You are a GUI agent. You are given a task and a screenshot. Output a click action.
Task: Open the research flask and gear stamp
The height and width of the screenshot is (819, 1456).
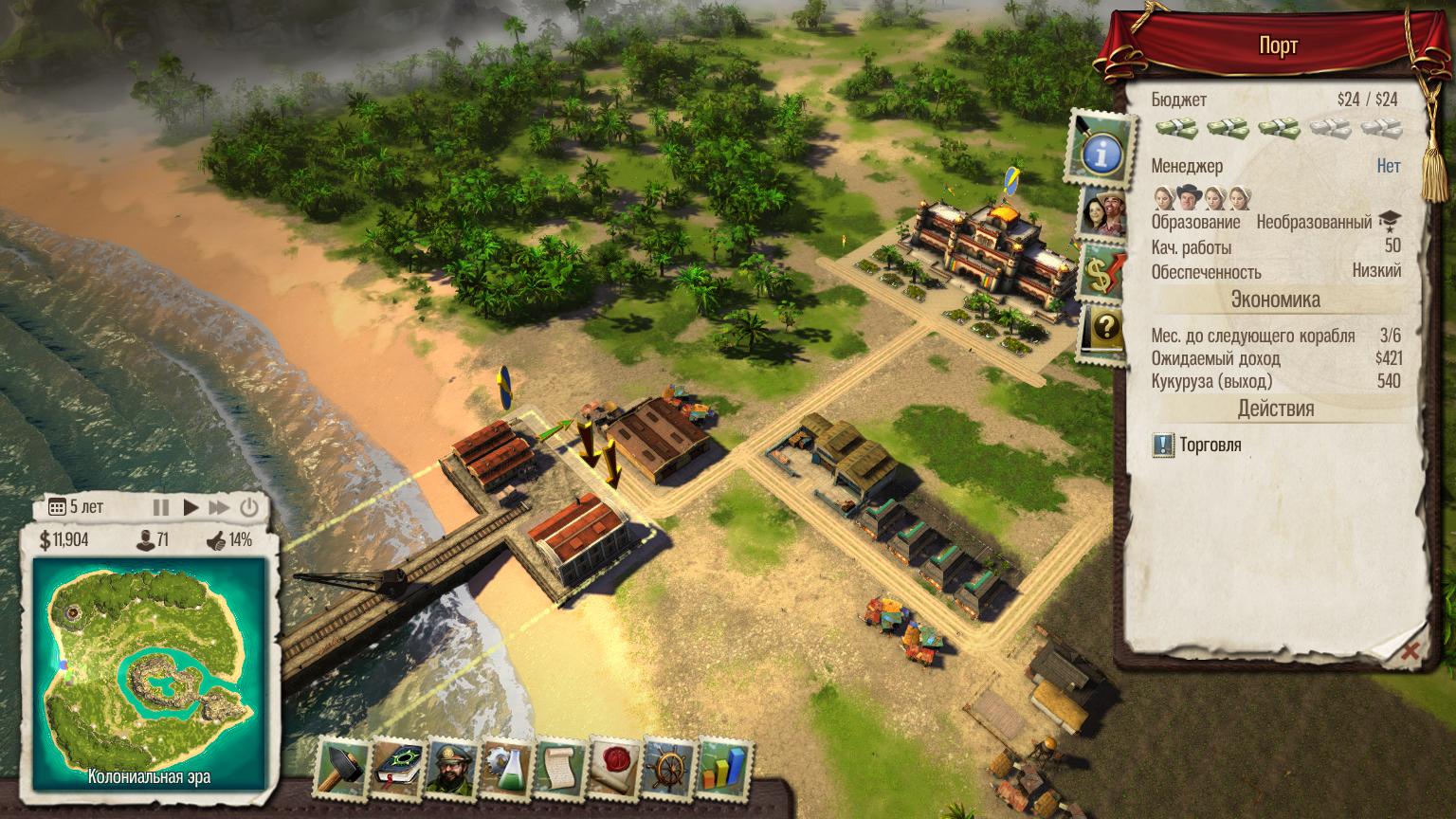[506, 767]
